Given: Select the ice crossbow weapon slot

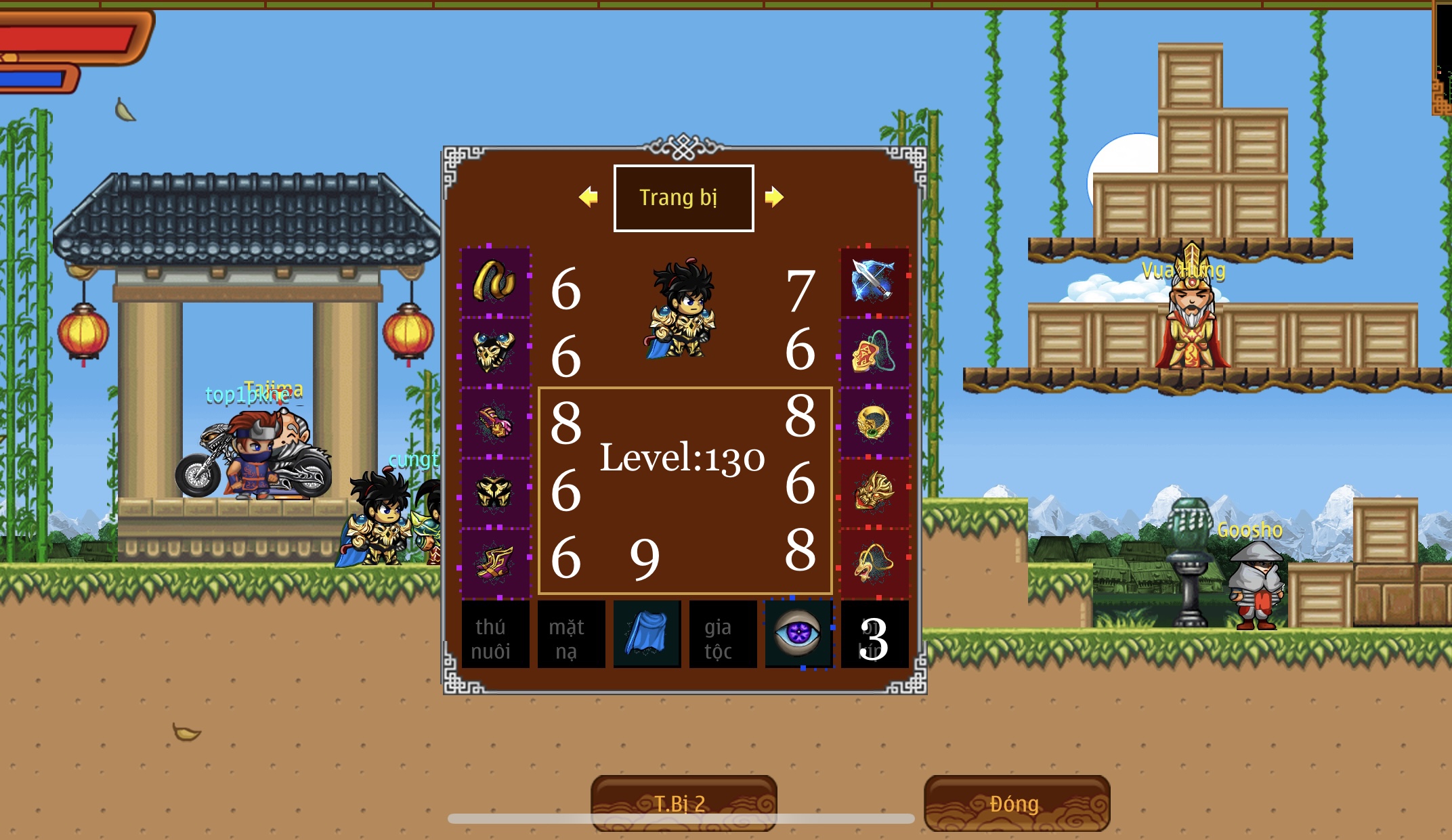Looking at the screenshot, I should click(874, 282).
